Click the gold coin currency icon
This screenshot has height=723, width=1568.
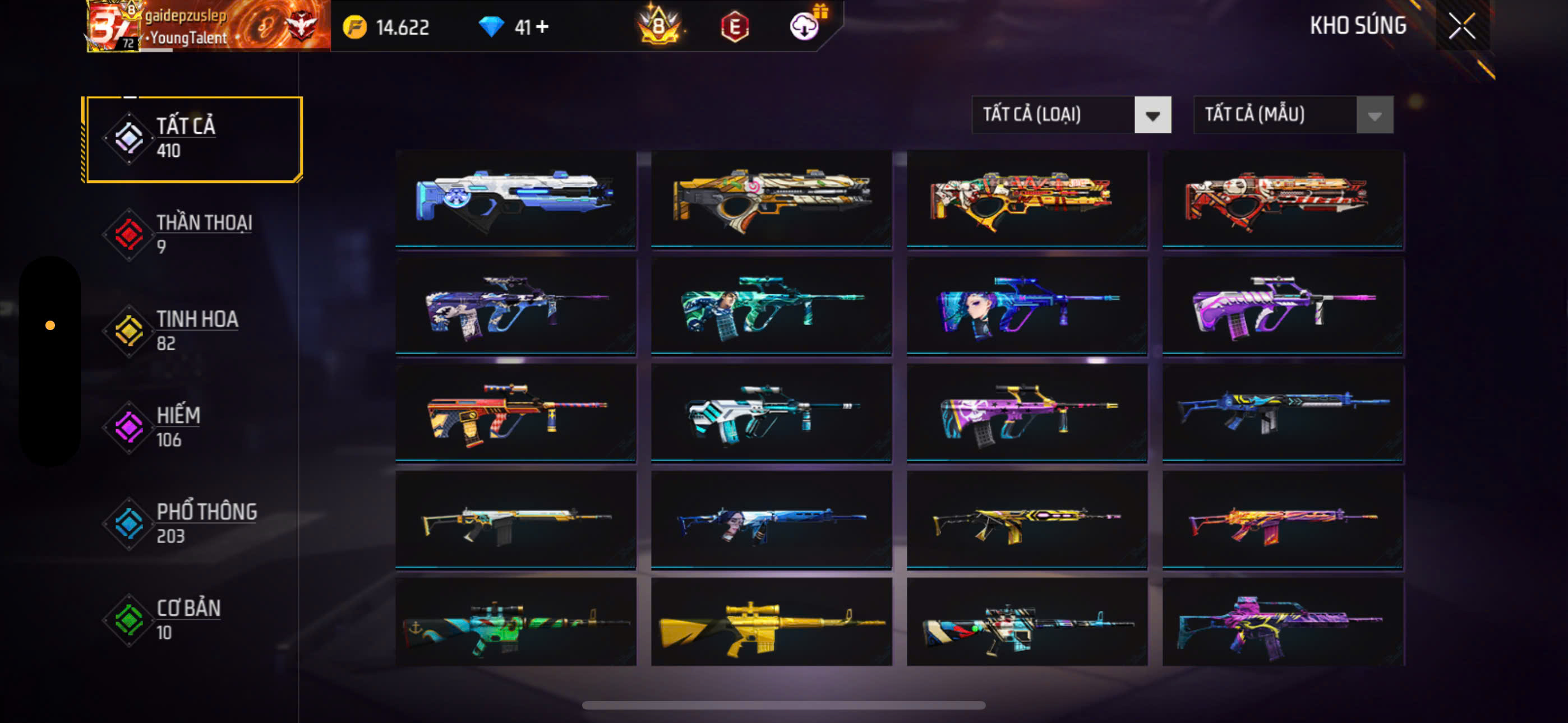(355, 27)
